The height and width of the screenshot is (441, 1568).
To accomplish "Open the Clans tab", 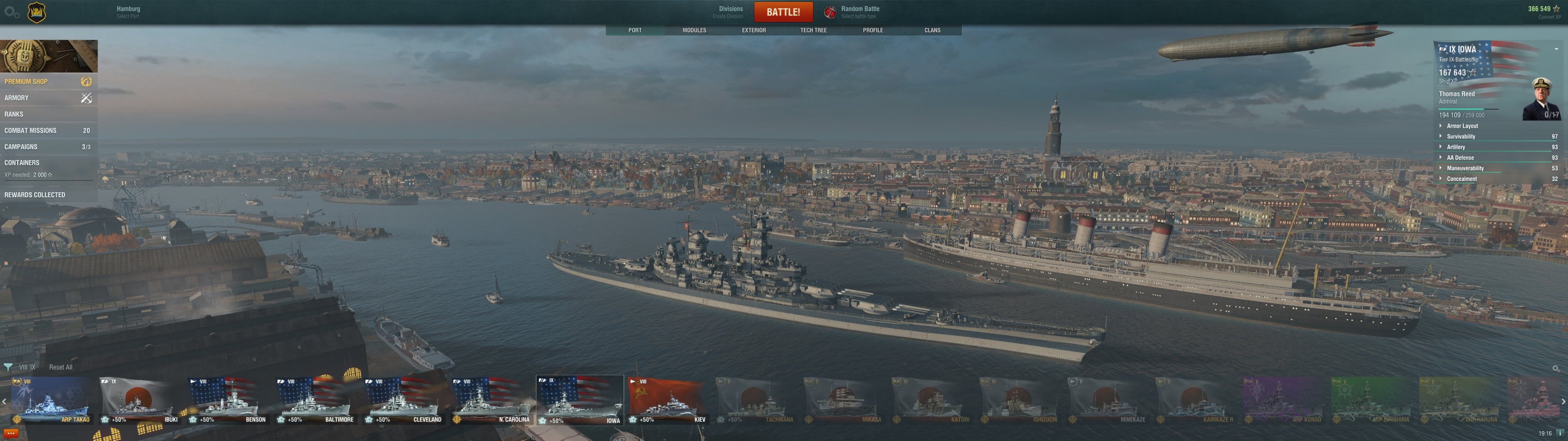I will [932, 30].
